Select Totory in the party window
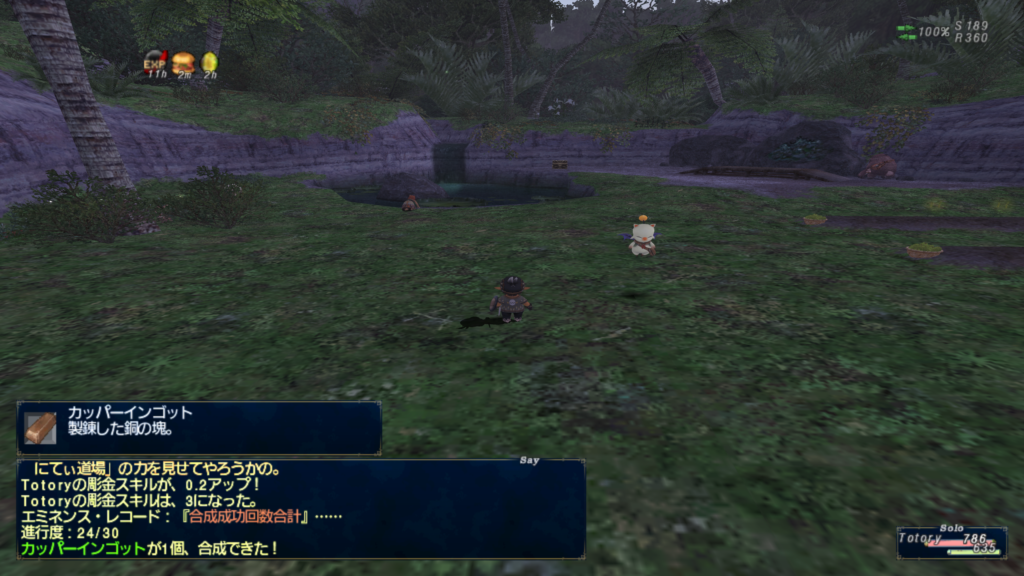Image resolution: width=1024 pixels, height=576 pixels. click(920, 538)
